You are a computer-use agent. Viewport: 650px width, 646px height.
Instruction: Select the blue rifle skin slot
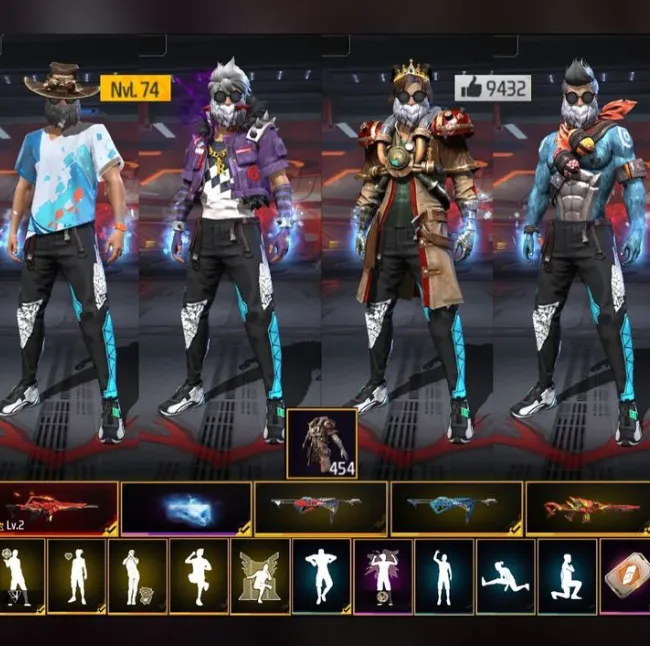[456, 508]
